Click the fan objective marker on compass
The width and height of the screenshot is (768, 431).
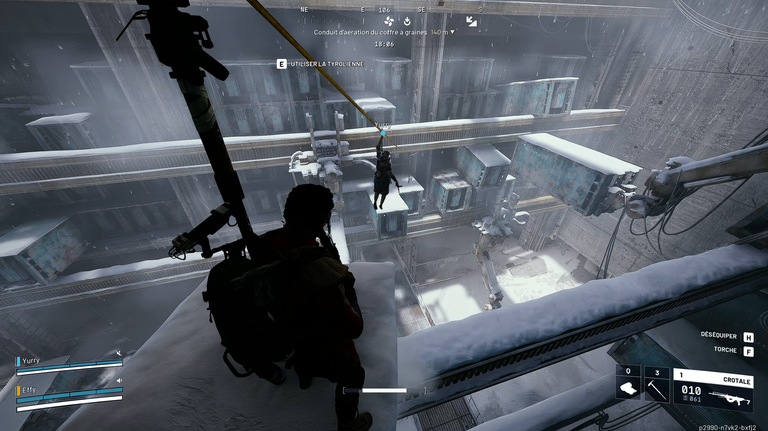389,20
